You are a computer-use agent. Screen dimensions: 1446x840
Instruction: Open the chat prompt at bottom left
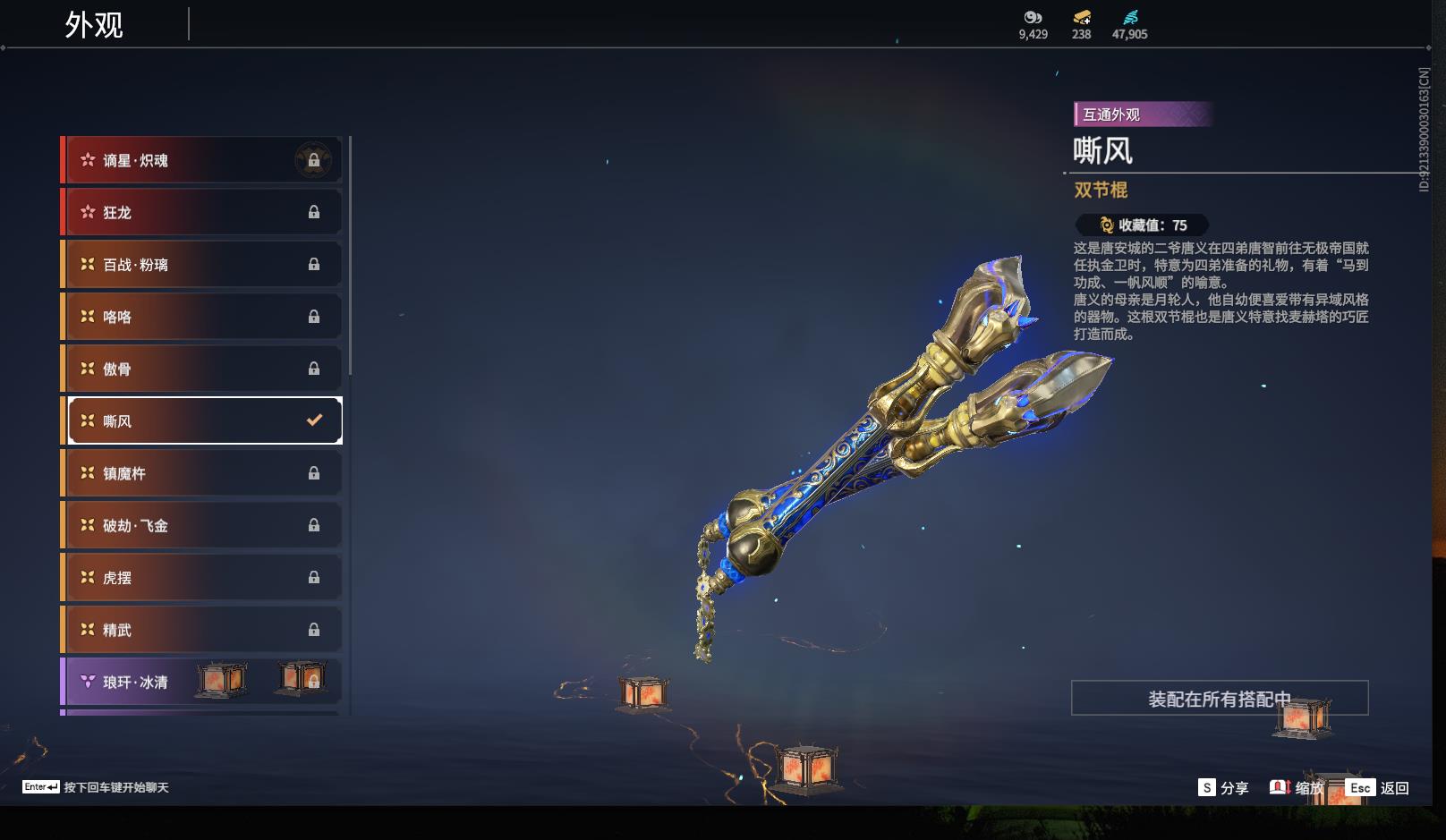(96, 787)
